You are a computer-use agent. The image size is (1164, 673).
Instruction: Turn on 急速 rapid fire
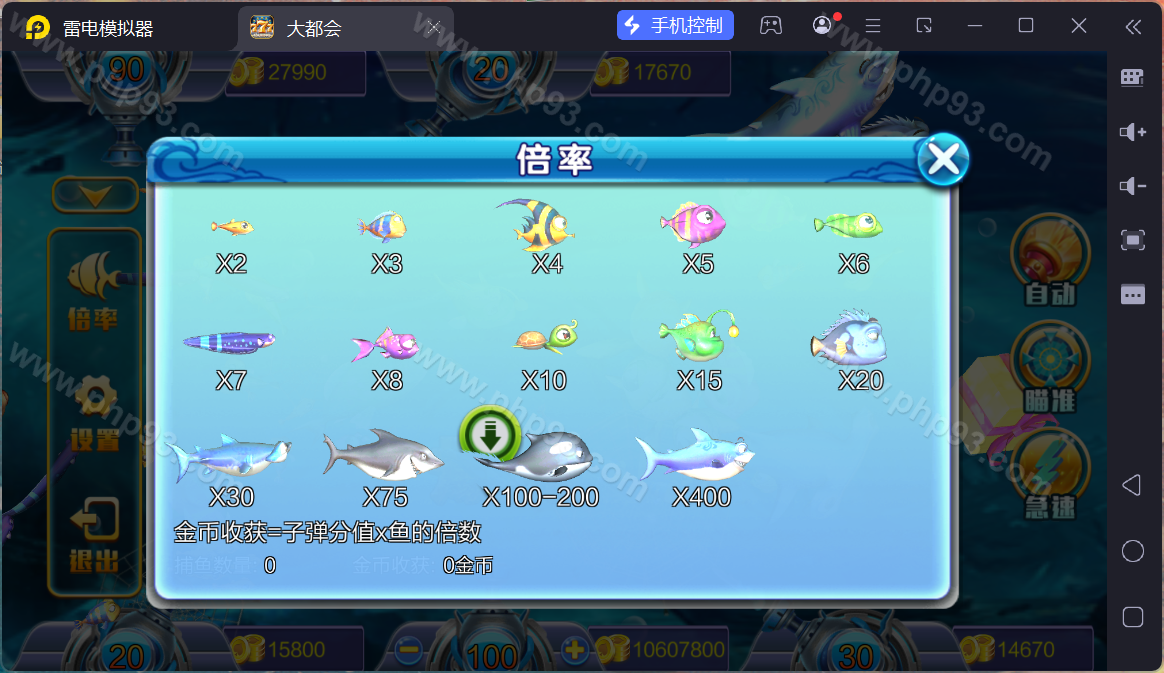pos(1049,475)
